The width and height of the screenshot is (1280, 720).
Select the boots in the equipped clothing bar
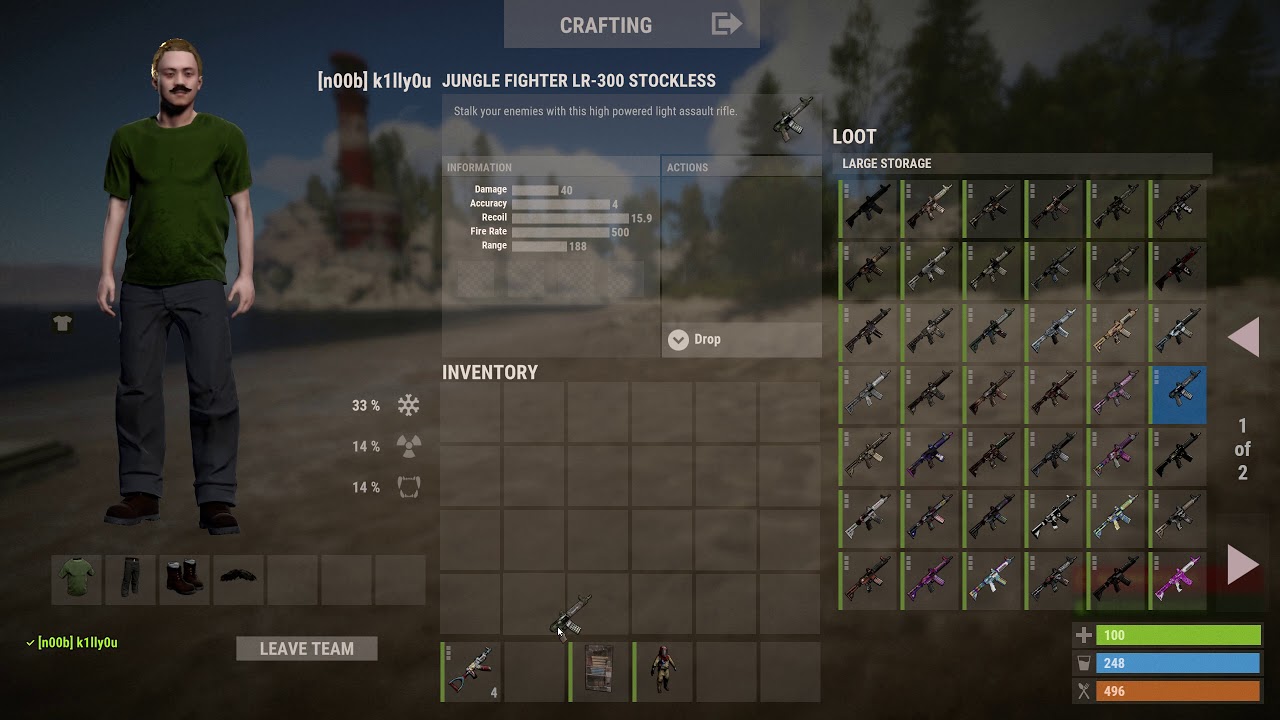click(x=184, y=579)
